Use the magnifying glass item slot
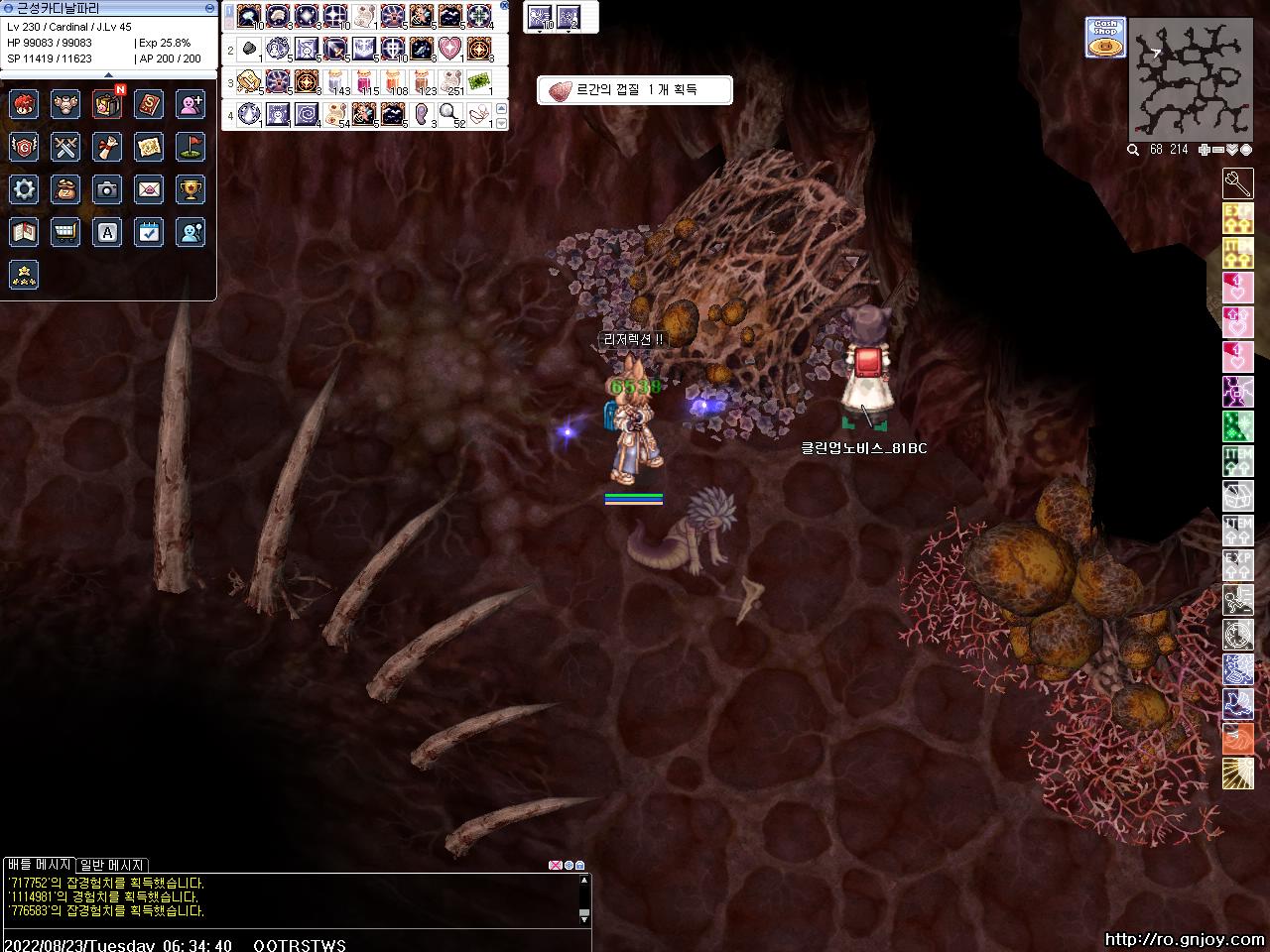This screenshot has width=1270, height=952. 450,113
